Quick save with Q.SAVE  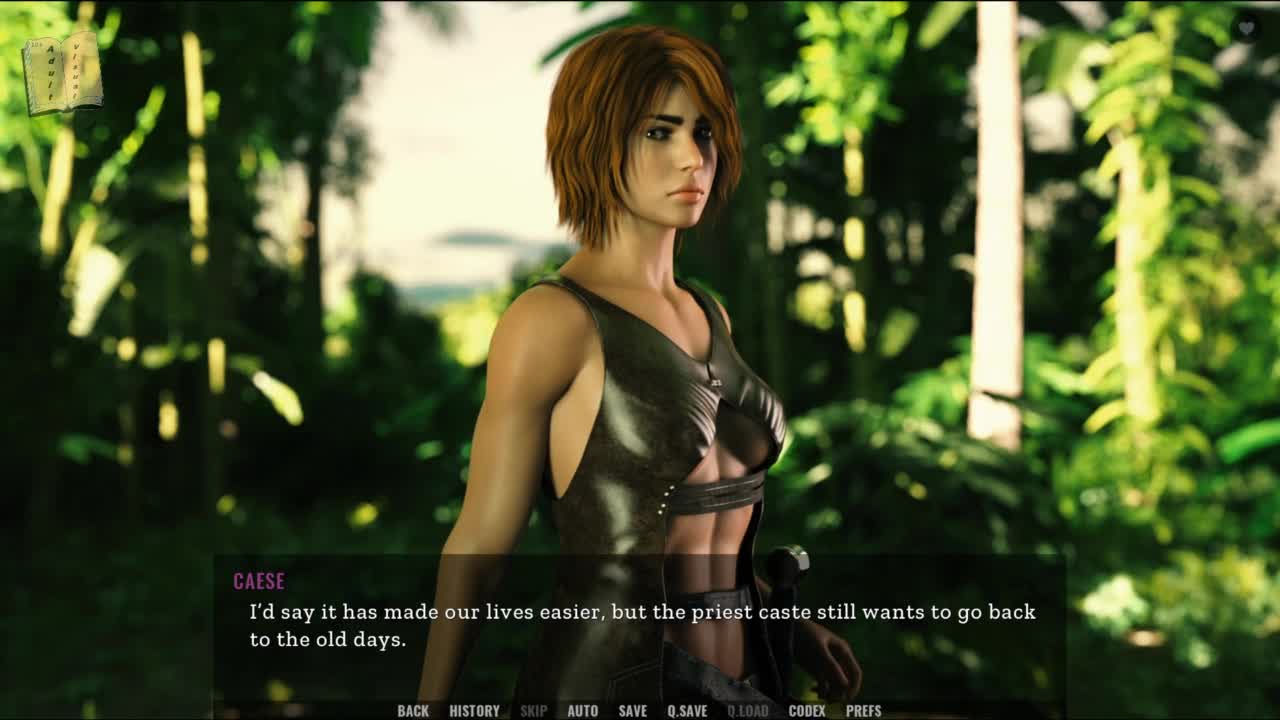click(687, 711)
